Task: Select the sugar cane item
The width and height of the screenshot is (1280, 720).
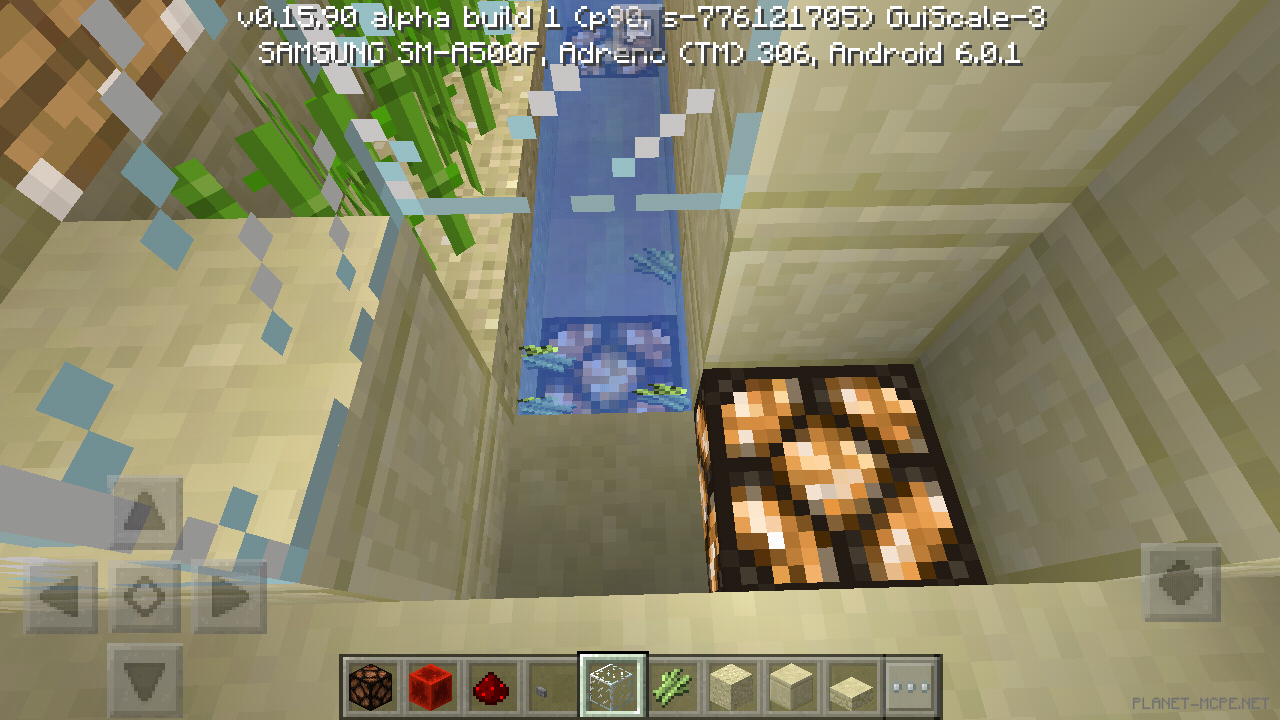Action: 672,687
